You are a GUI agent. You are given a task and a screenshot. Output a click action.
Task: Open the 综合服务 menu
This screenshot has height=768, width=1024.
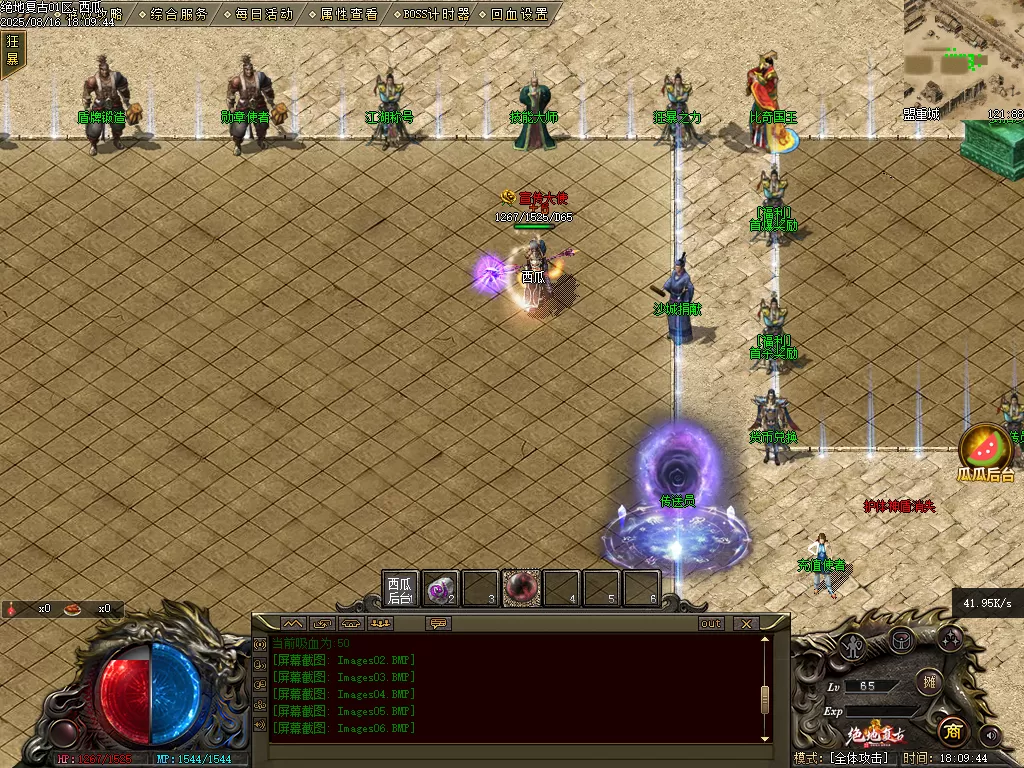[180, 14]
